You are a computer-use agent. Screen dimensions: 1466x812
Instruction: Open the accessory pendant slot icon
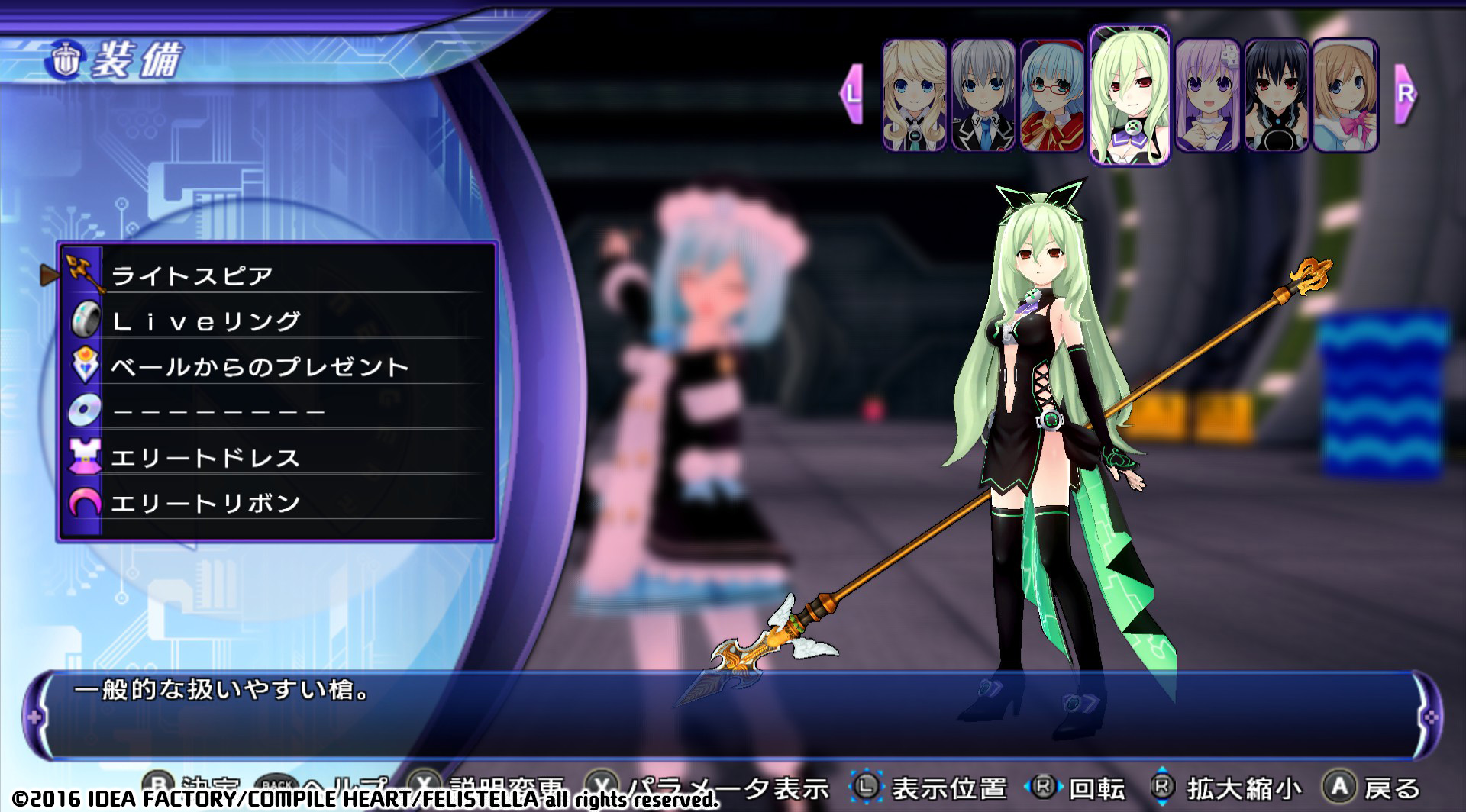coord(84,366)
